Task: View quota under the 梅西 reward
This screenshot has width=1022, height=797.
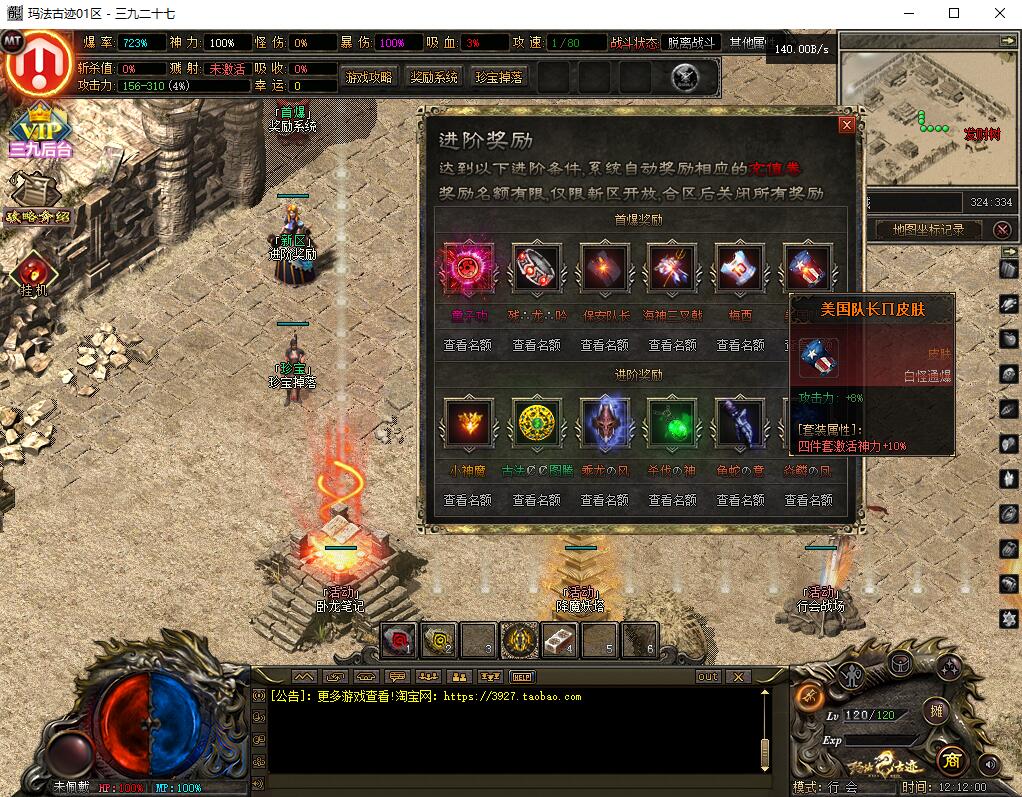Action: point(740,345)
